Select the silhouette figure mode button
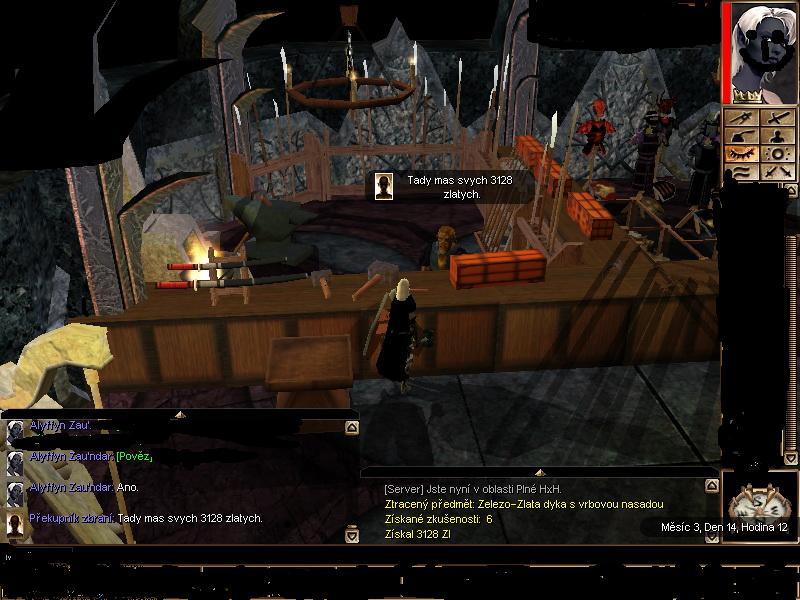This screenshot has width=800, height=600. click(x=777, y=136)
